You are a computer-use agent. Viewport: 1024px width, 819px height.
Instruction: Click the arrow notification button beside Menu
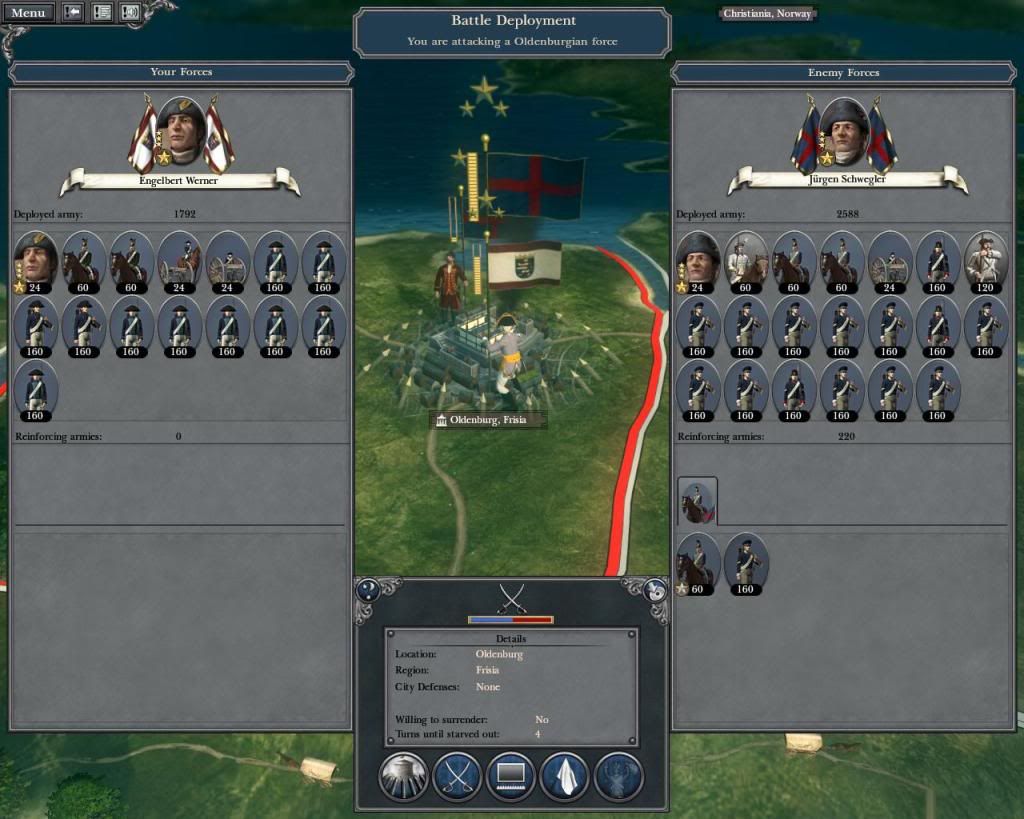73,13
